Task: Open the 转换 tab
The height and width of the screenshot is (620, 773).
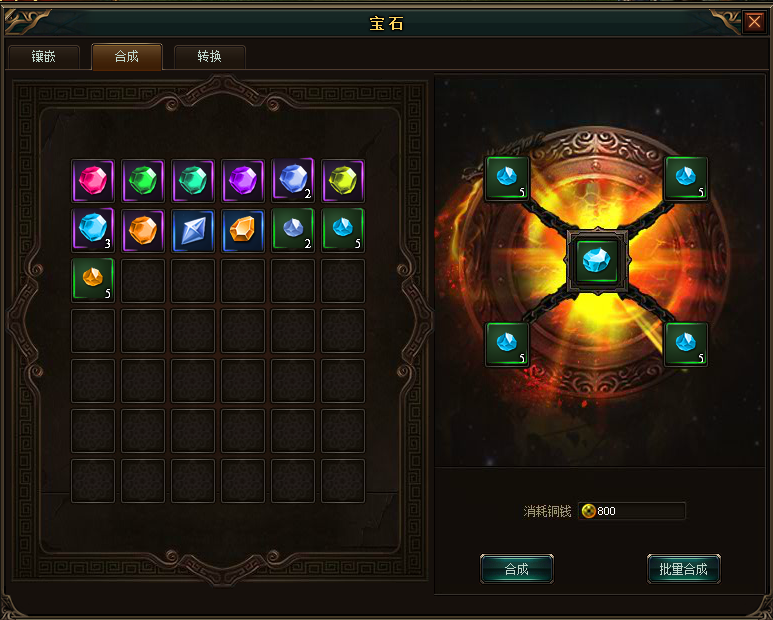Action: (x=210, y=57)
